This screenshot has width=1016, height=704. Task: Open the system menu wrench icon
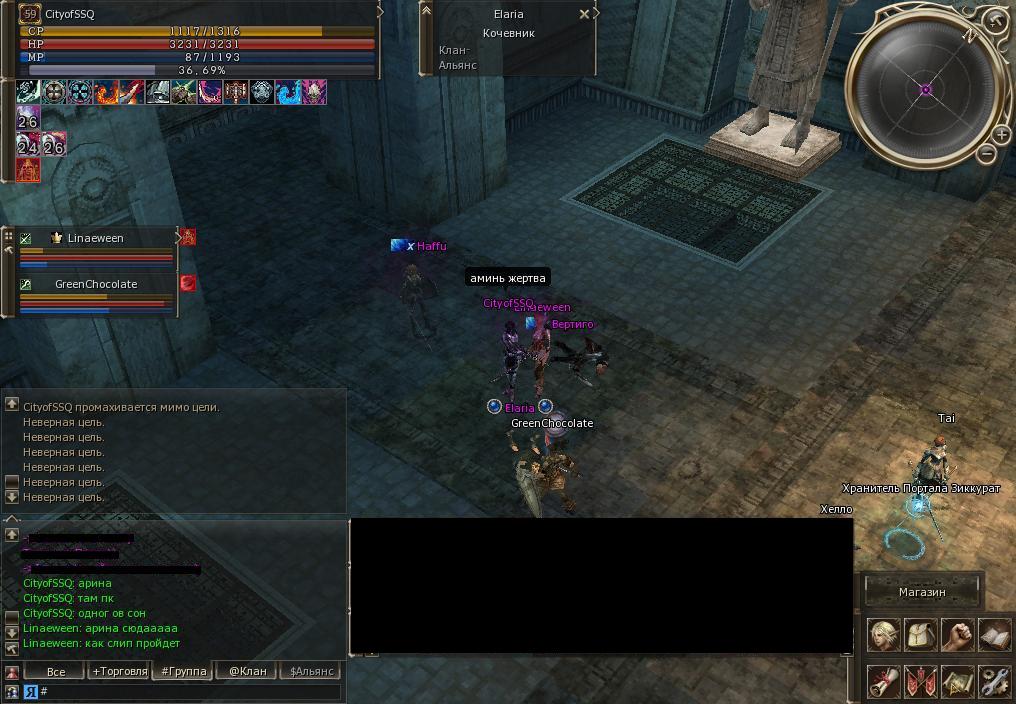[994, 681]
